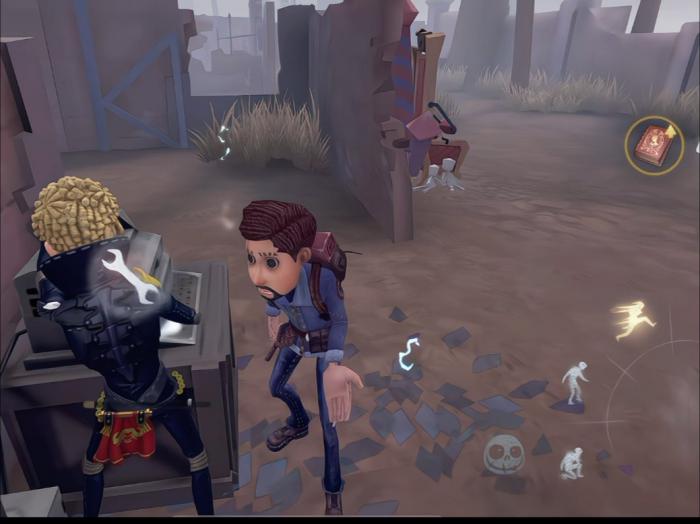Switch to the glowing running stance
The width and height of the screenshot is (700, 524).
[x=634, y=320]
